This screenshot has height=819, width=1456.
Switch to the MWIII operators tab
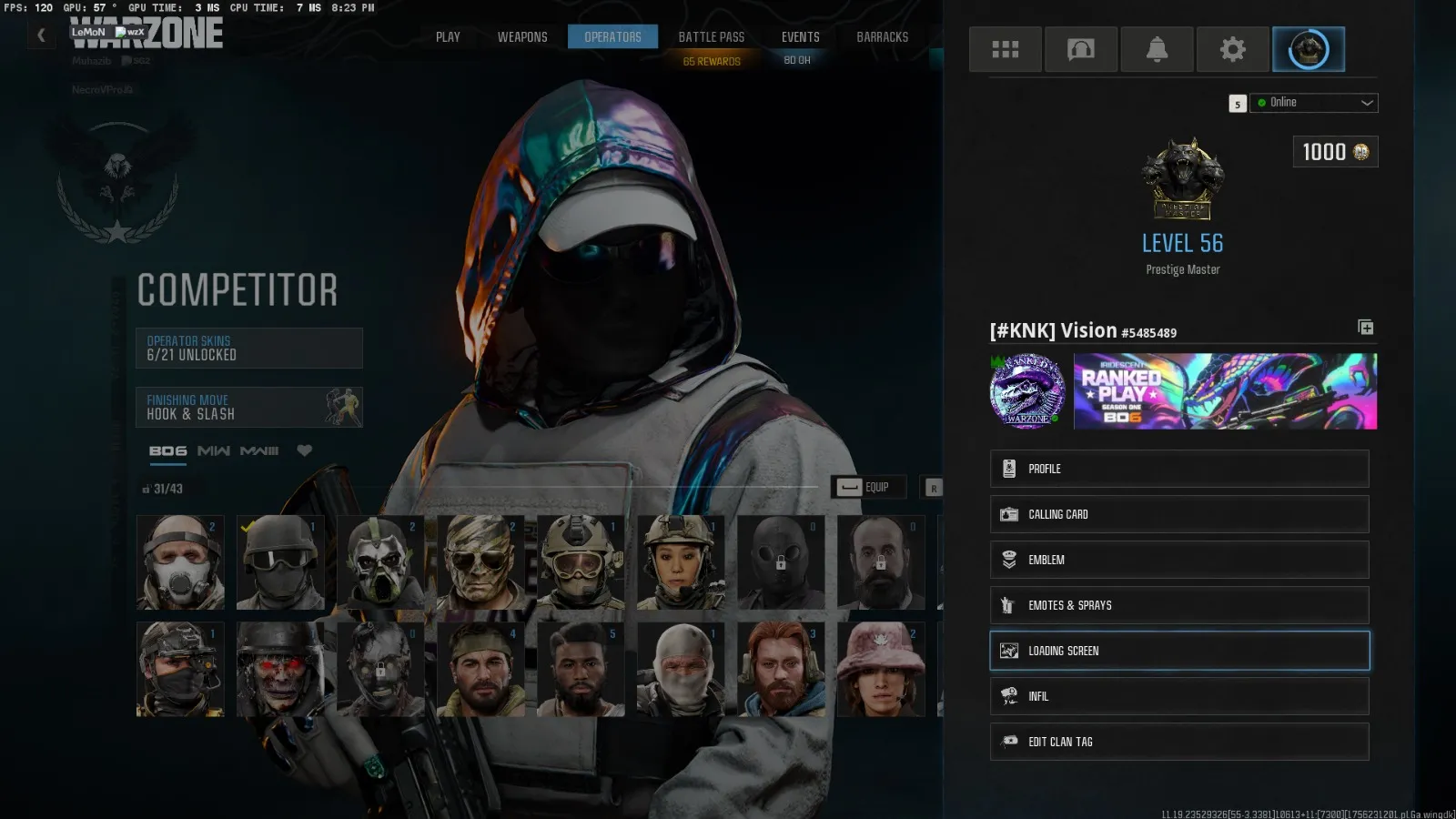click(x=260, y=450)
